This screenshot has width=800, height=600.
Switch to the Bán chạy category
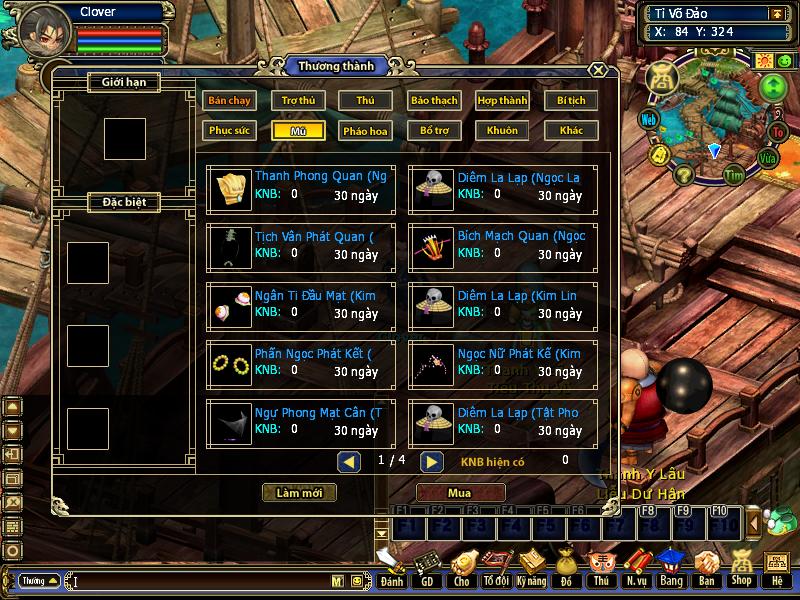point(229,100)
